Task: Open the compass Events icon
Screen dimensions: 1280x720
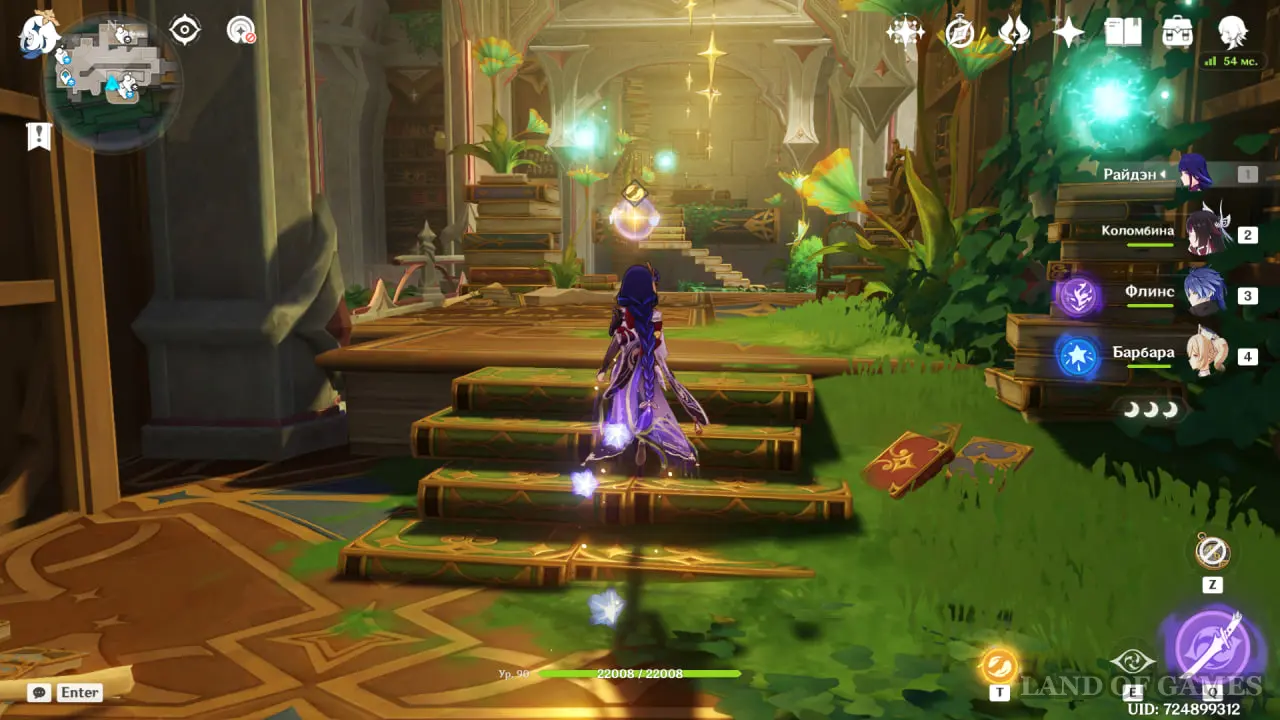Action: coord(960,32)
